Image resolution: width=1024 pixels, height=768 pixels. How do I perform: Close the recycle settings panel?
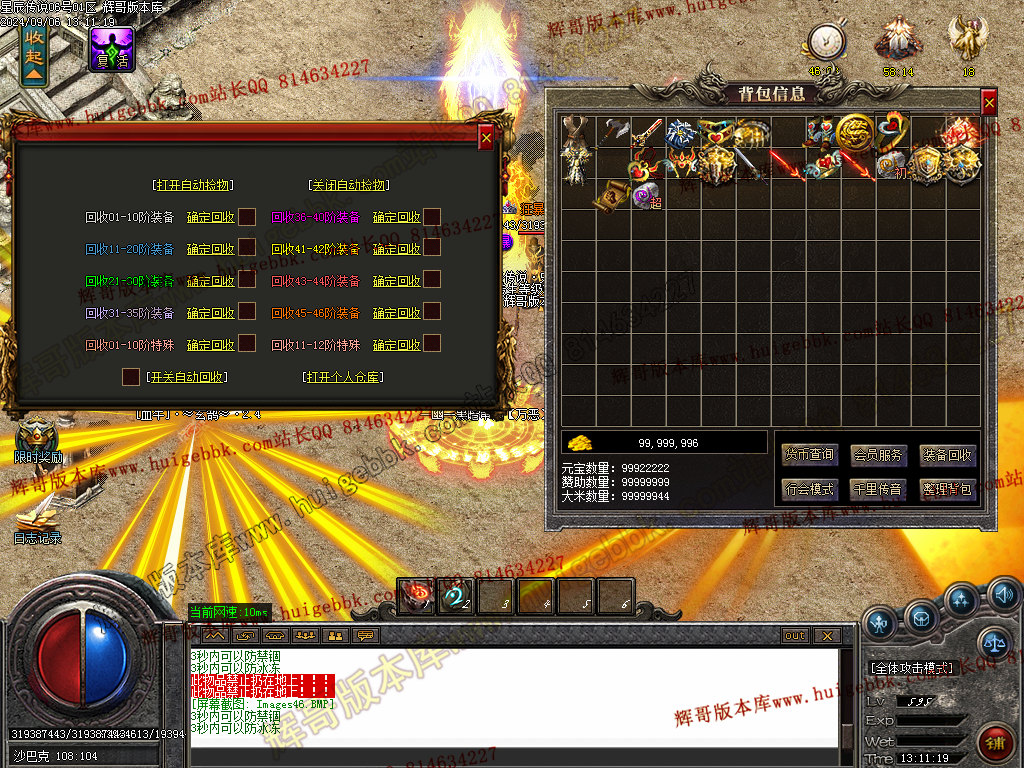[486, 138]
